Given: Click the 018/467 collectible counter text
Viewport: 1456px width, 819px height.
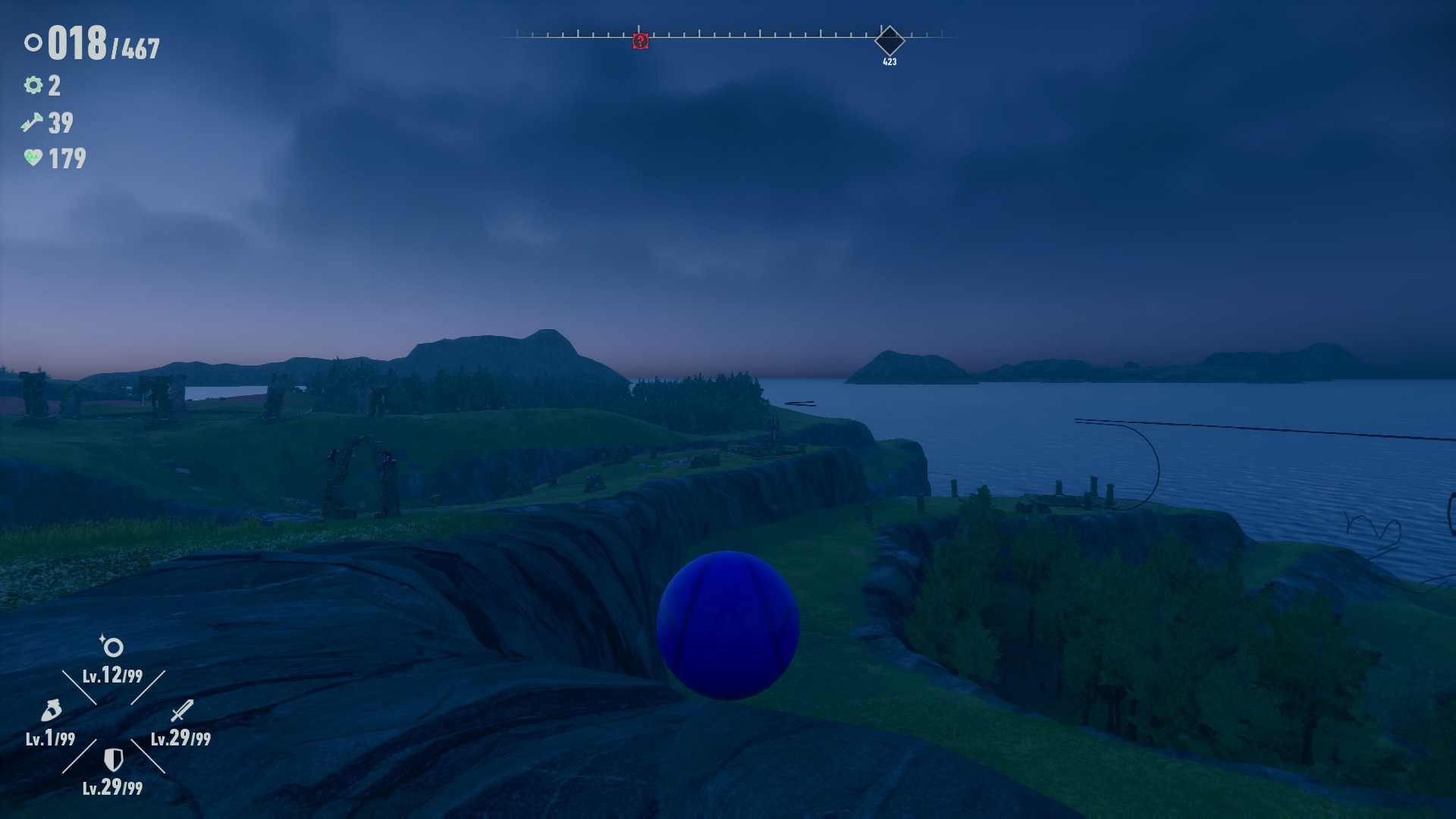Looking at the screenshot, I should [x=102, y=43].
